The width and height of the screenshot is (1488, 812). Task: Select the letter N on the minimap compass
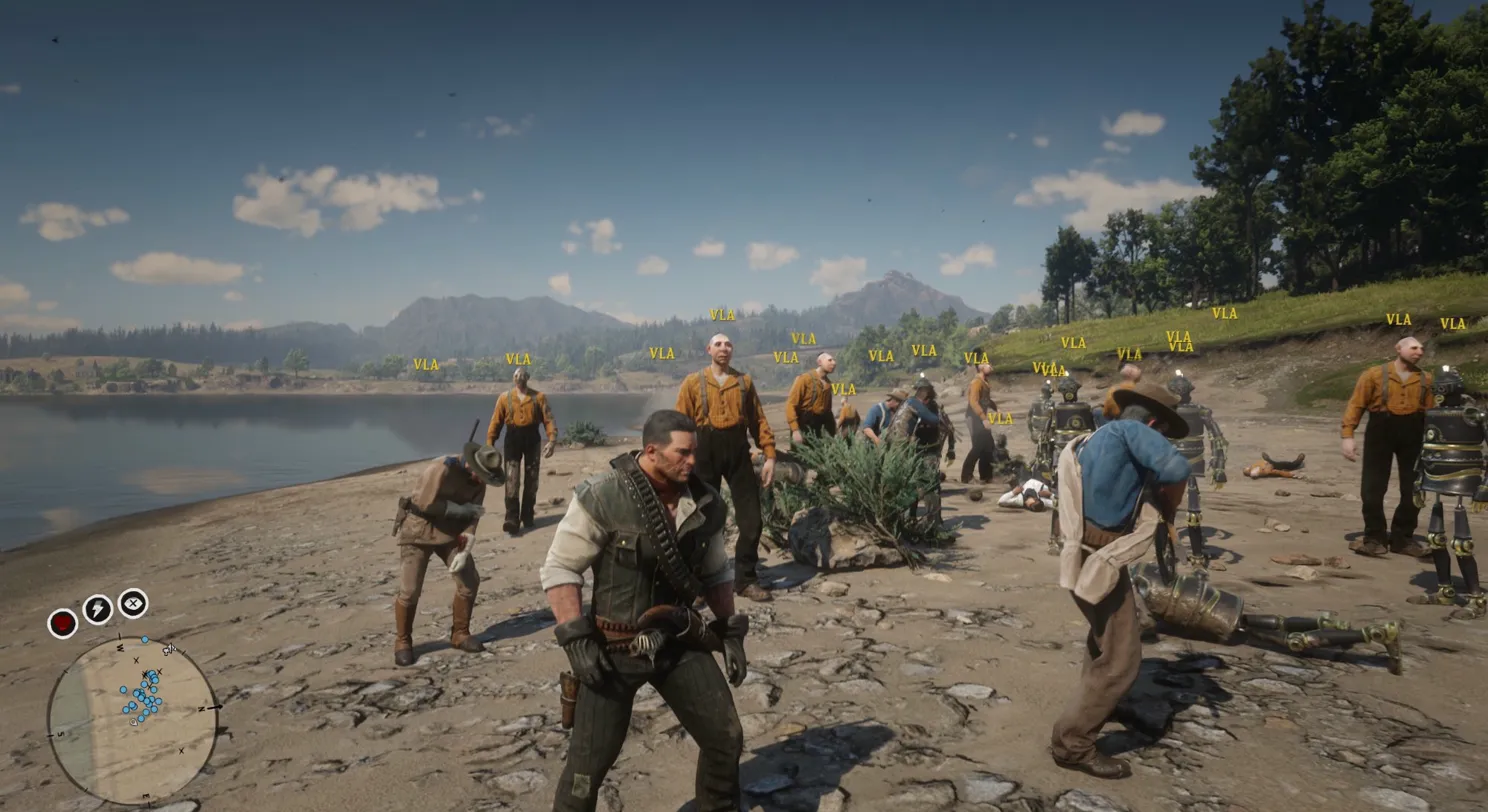(201, 709)
